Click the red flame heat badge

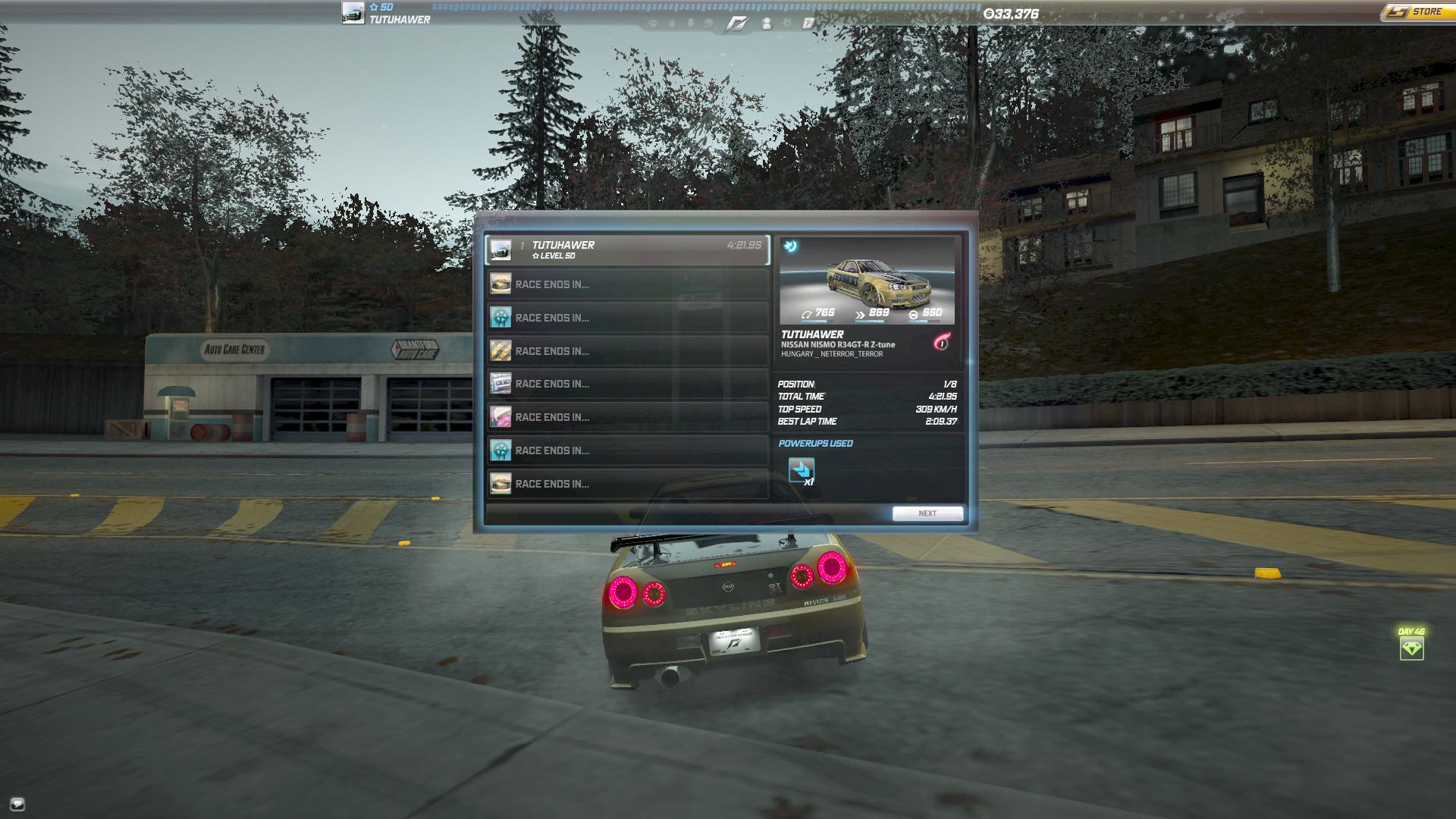[941, 343]
